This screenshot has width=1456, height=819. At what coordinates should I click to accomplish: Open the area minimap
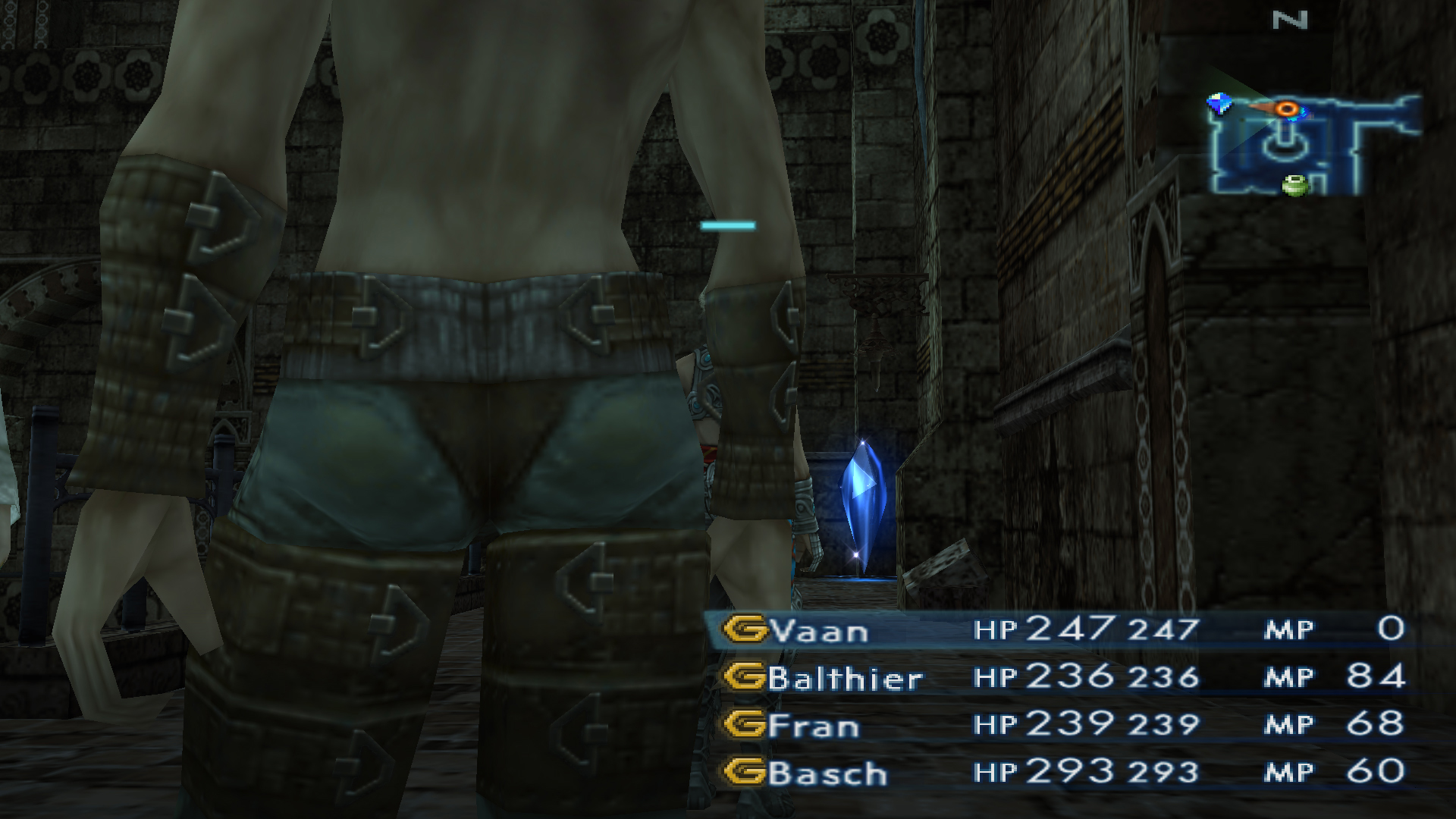click(1312, 144)
